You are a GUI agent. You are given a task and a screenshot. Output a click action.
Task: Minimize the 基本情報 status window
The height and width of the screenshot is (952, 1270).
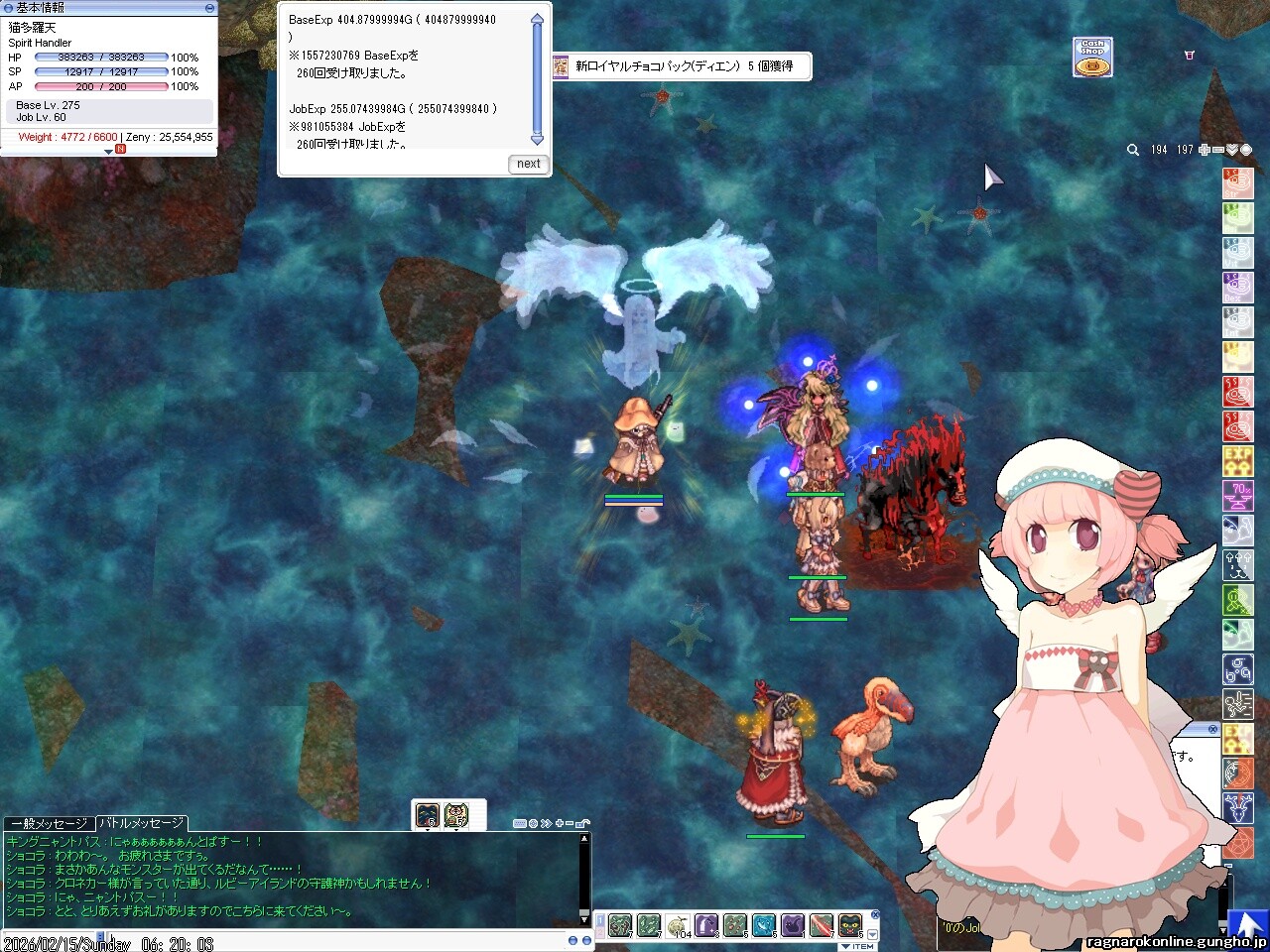click(209, 7)
